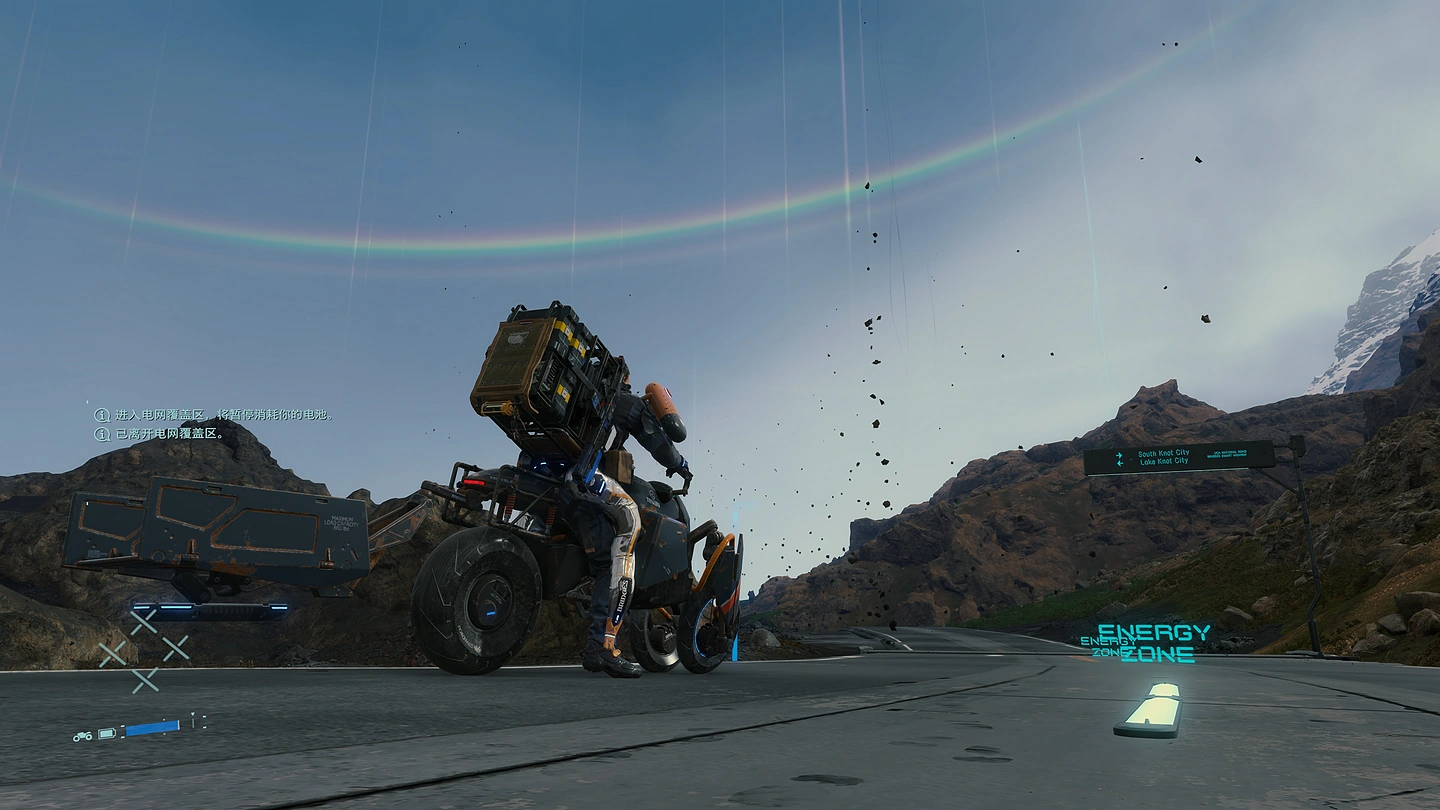The width and height of the screenshot is (1440, 810).
Task: Select the vehicle battery icon
Action: coord(107,734)
